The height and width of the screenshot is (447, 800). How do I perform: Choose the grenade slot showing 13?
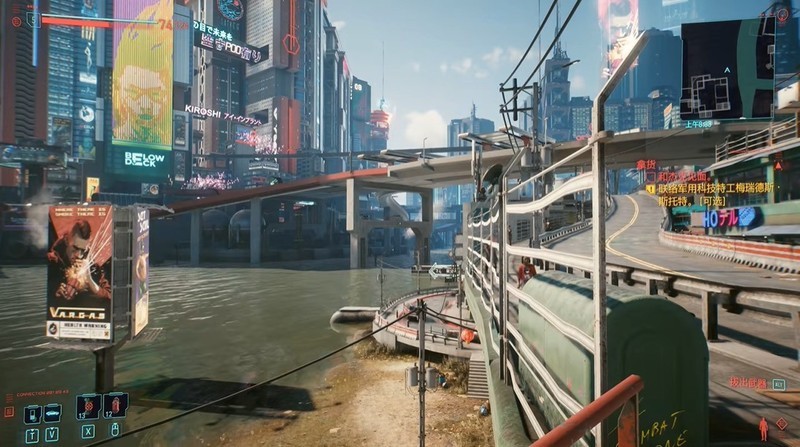(87, 406)
